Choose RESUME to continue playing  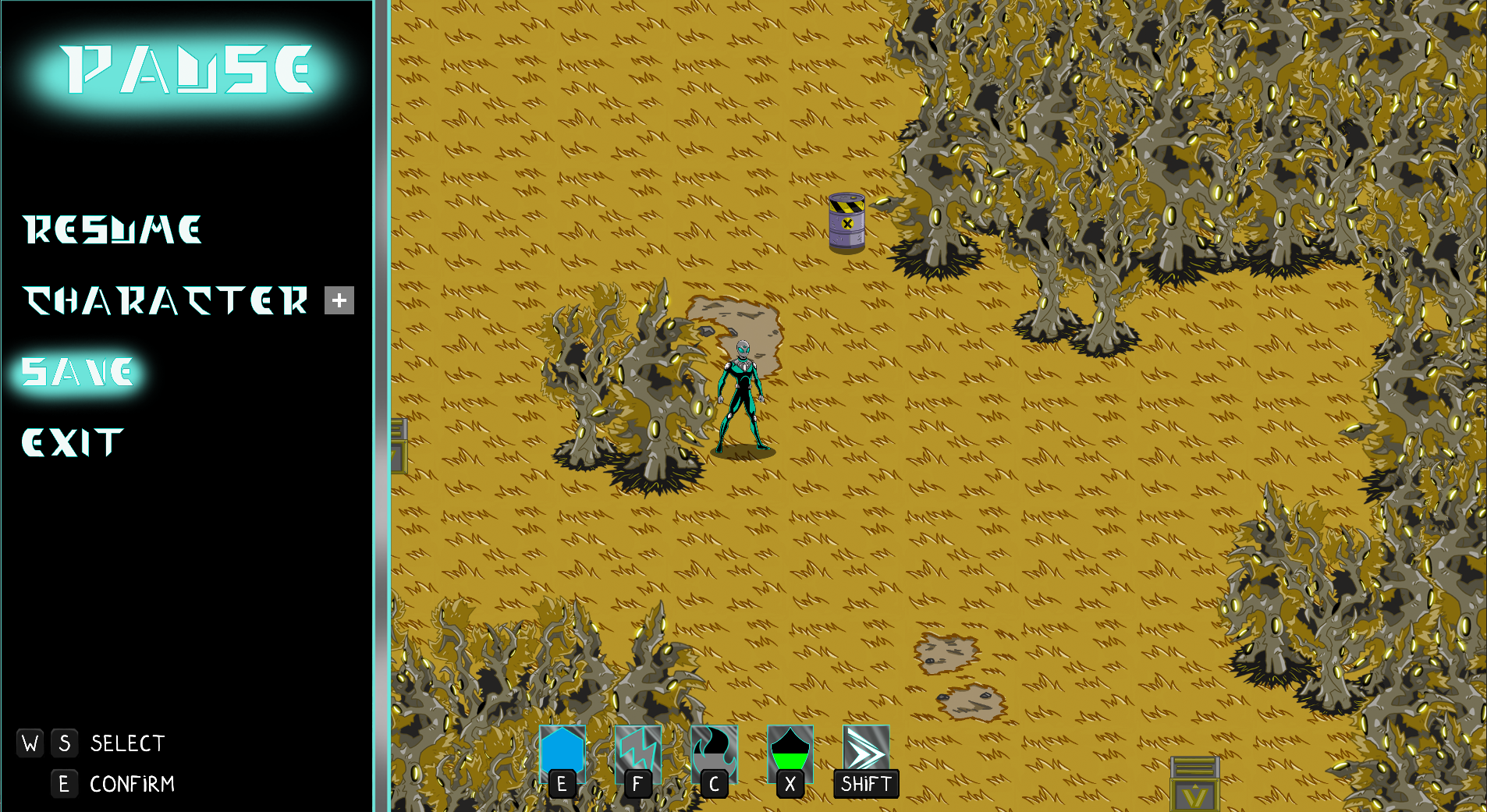tap(112, 229)
